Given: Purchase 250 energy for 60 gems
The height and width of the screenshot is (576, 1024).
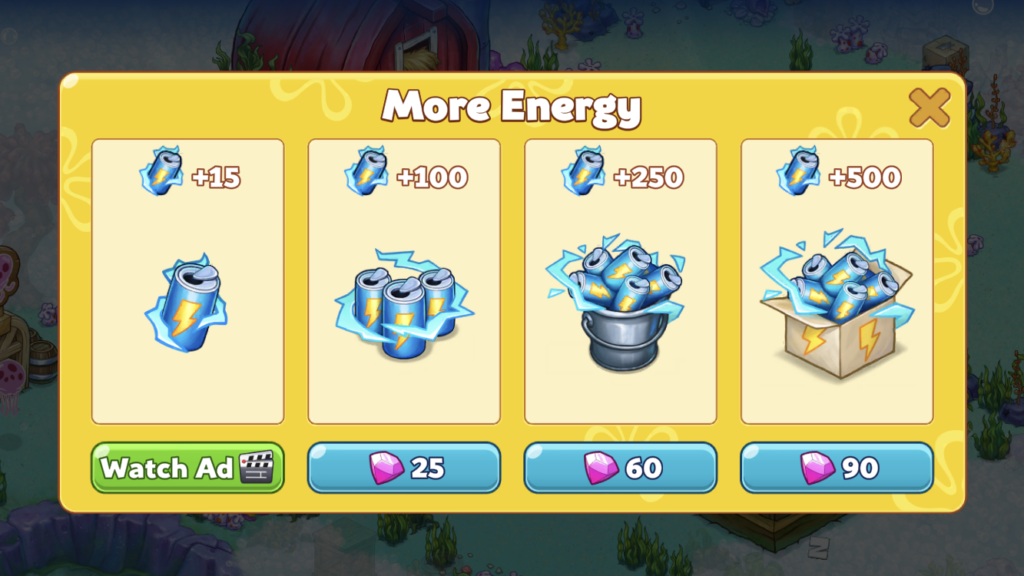Looking at the screenshot, I should 620,468.
